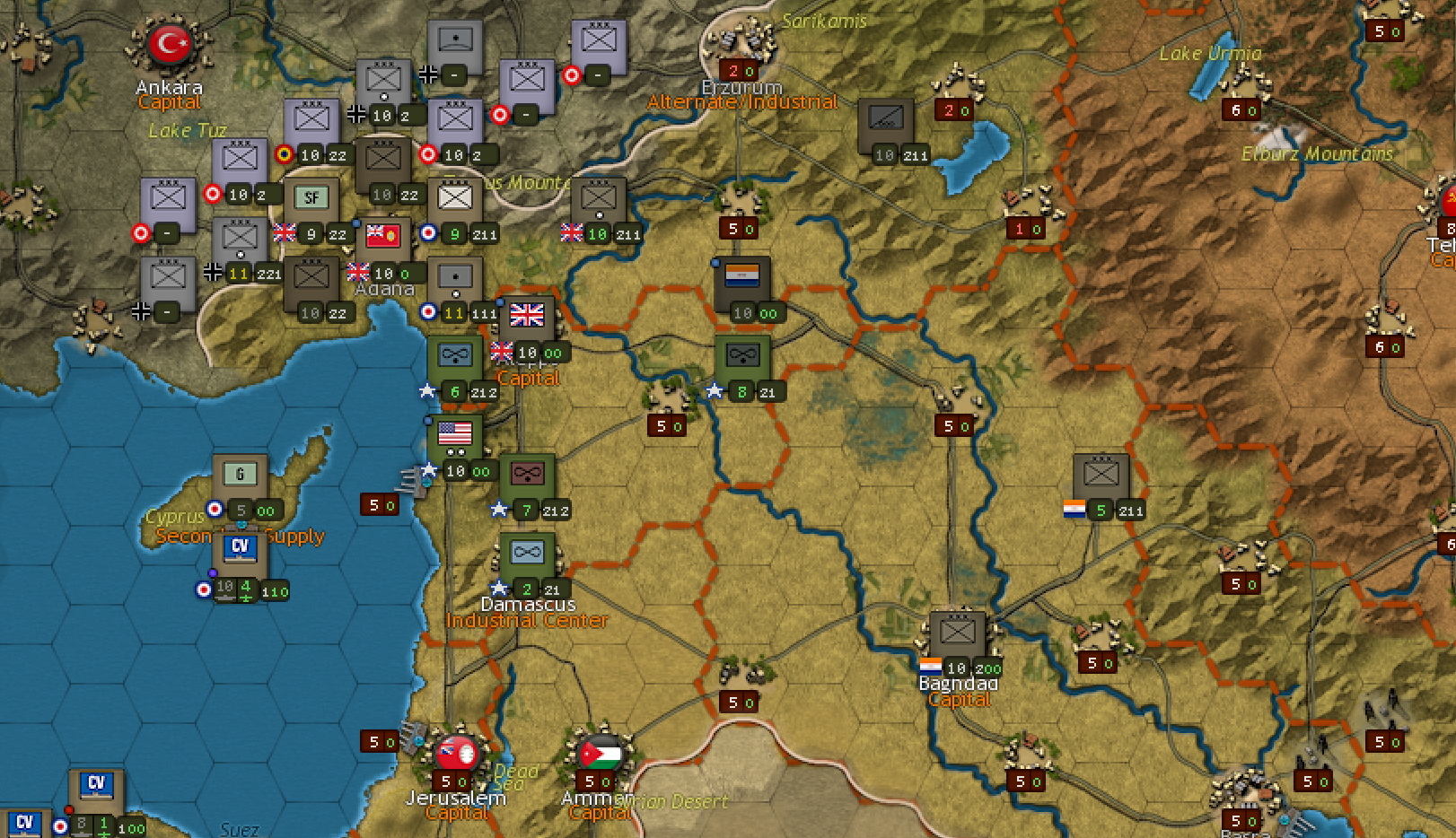
Task: Open the Erzurum Alternate Industrial city
Action: point(741,101)
